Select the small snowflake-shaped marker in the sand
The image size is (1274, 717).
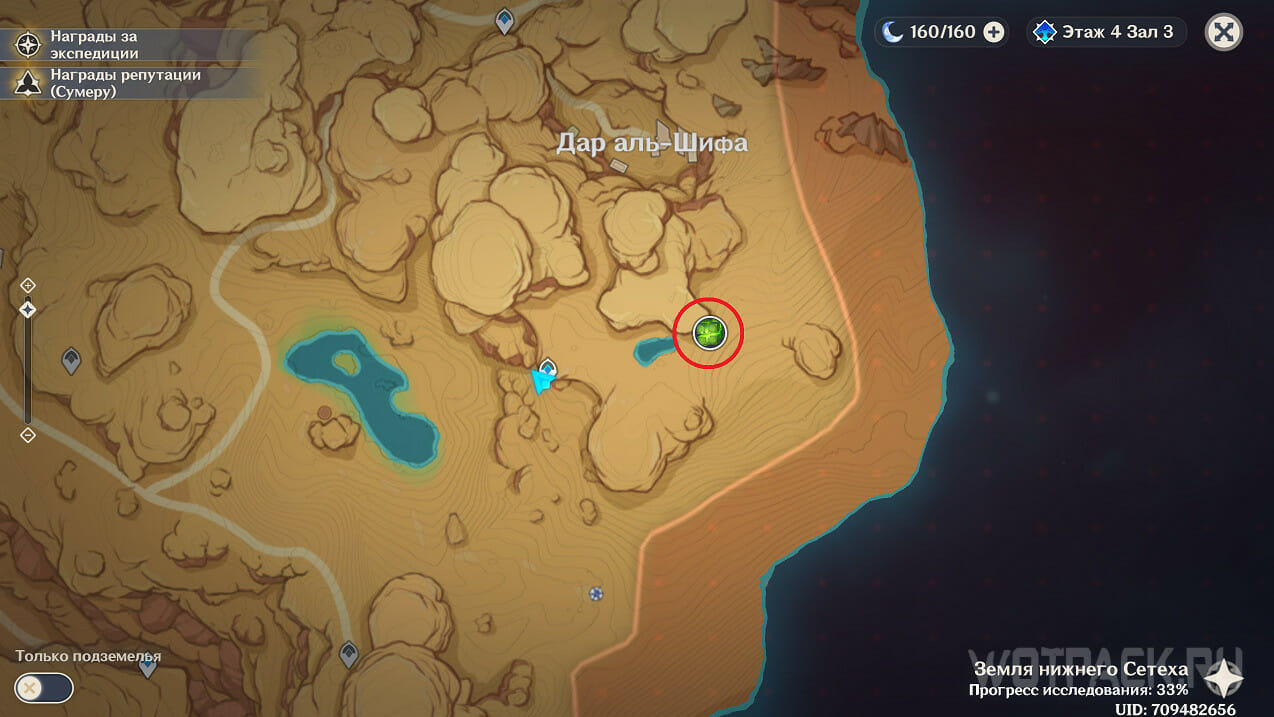coord(596,594)
